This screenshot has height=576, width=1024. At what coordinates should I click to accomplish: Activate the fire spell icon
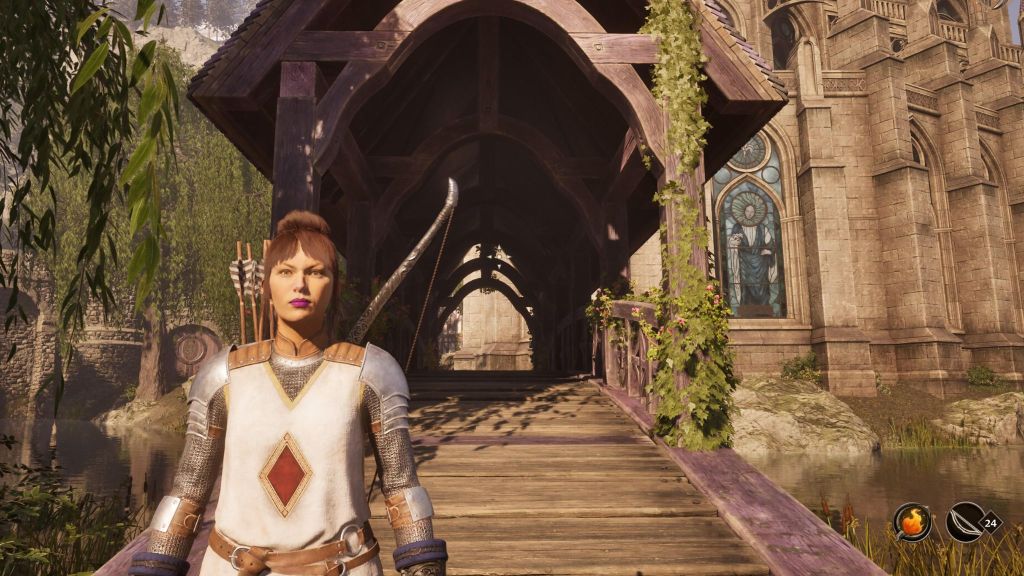[x=912, y=522]
